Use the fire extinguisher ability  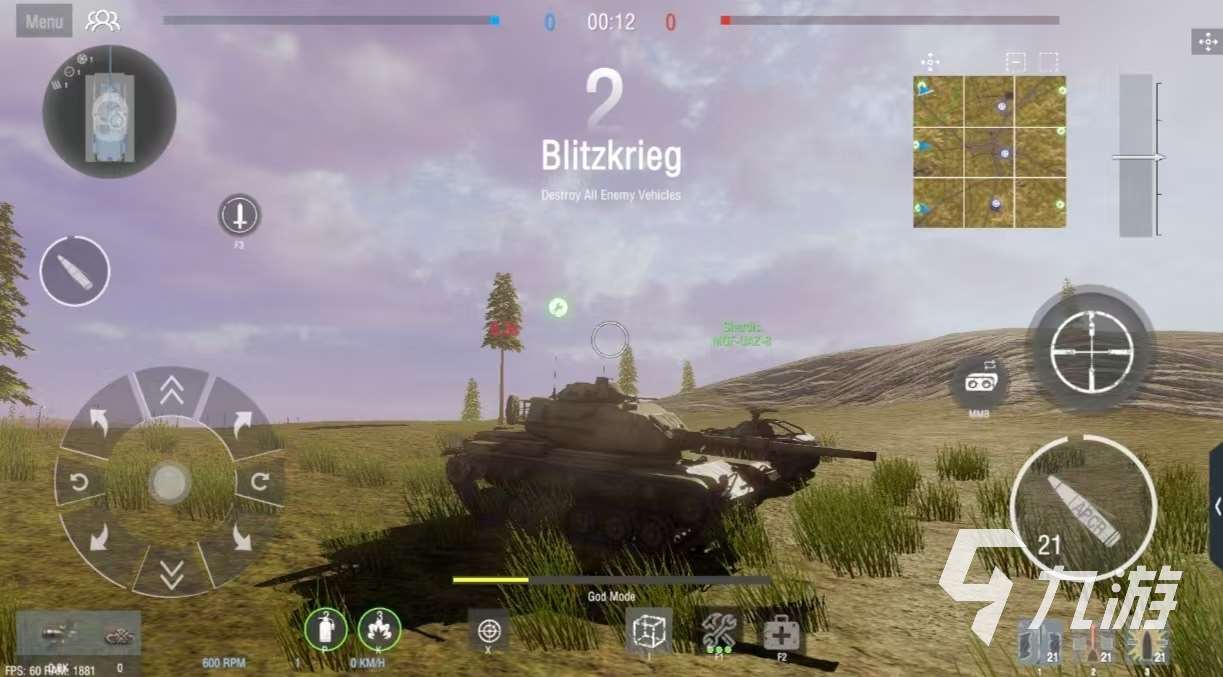click(x=326, y=629)
